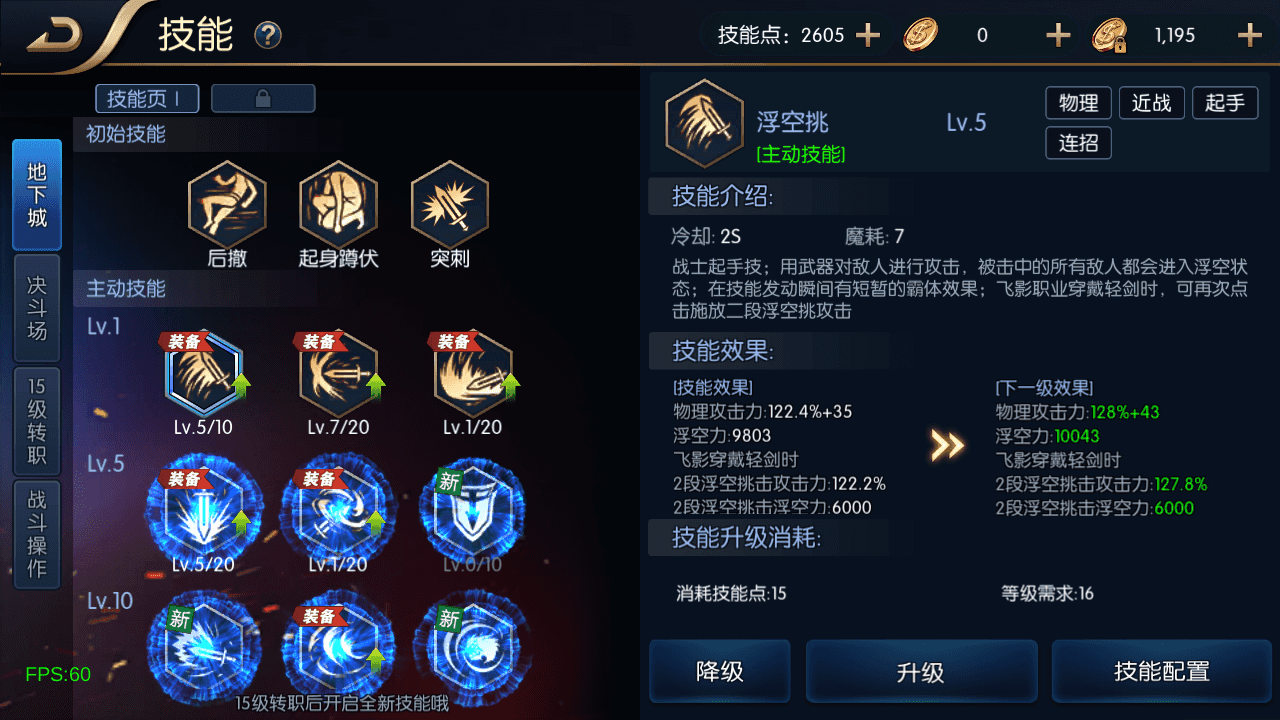Click + next to 技能点 2605
Viewport: 1280px width, 720px height.
[x=866, y=34]
